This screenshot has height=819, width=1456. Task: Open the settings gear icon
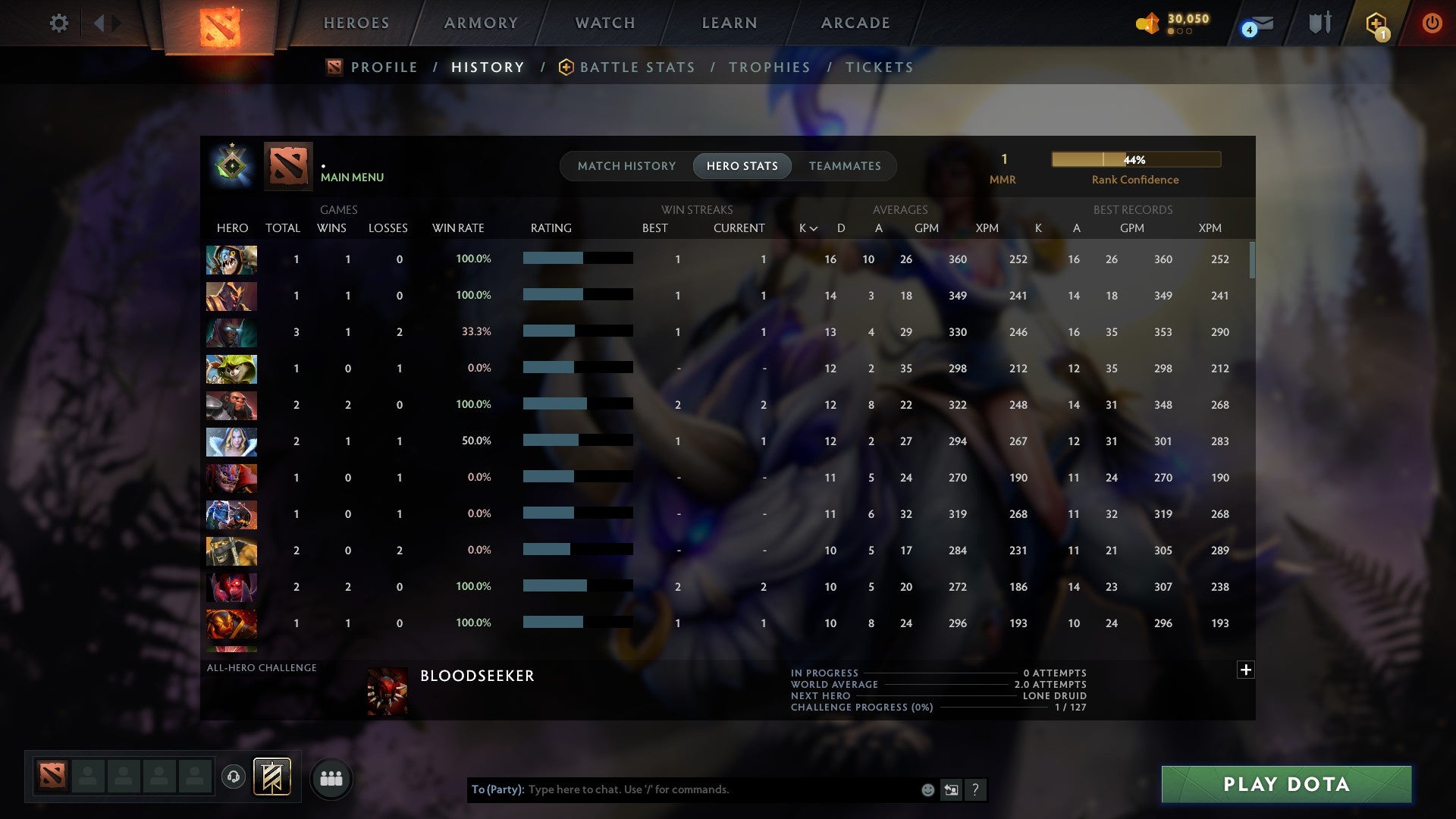point(59,23)
